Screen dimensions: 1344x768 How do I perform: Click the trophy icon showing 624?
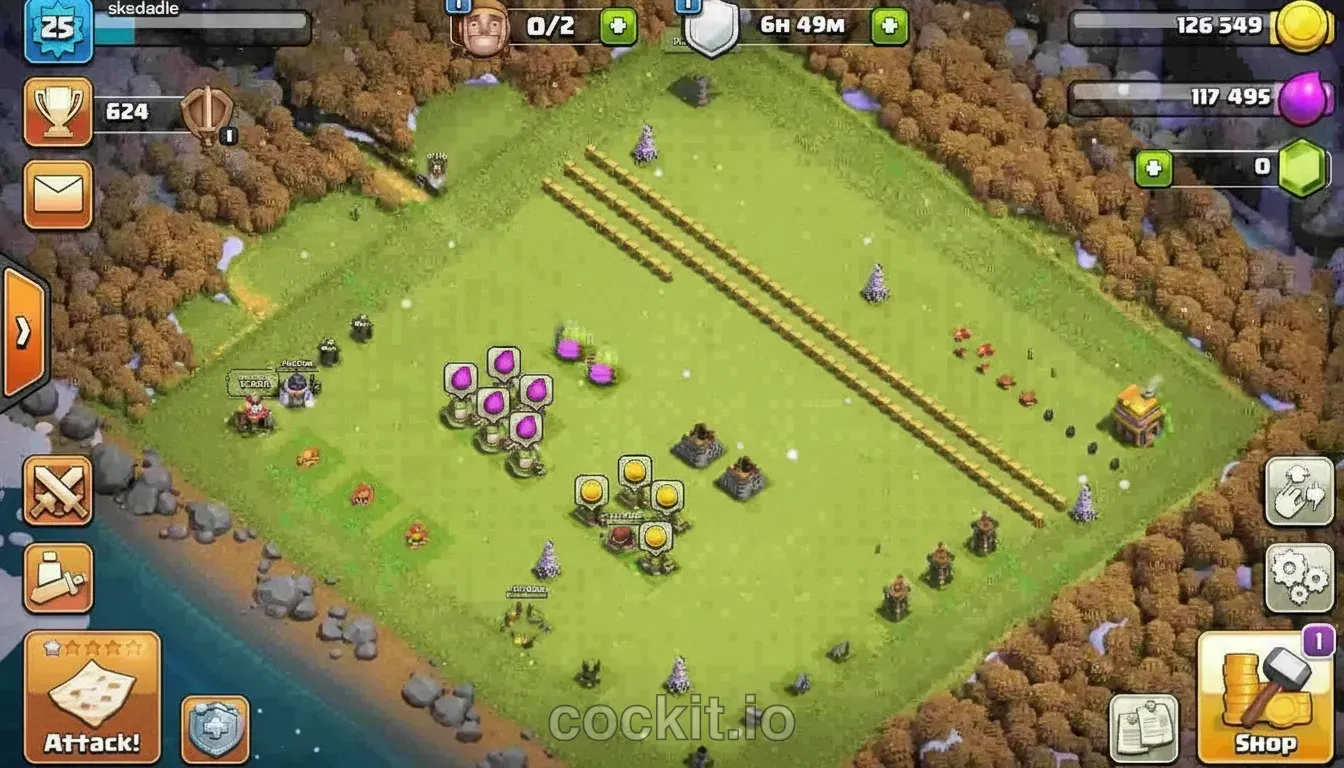[x=57, y=112]
